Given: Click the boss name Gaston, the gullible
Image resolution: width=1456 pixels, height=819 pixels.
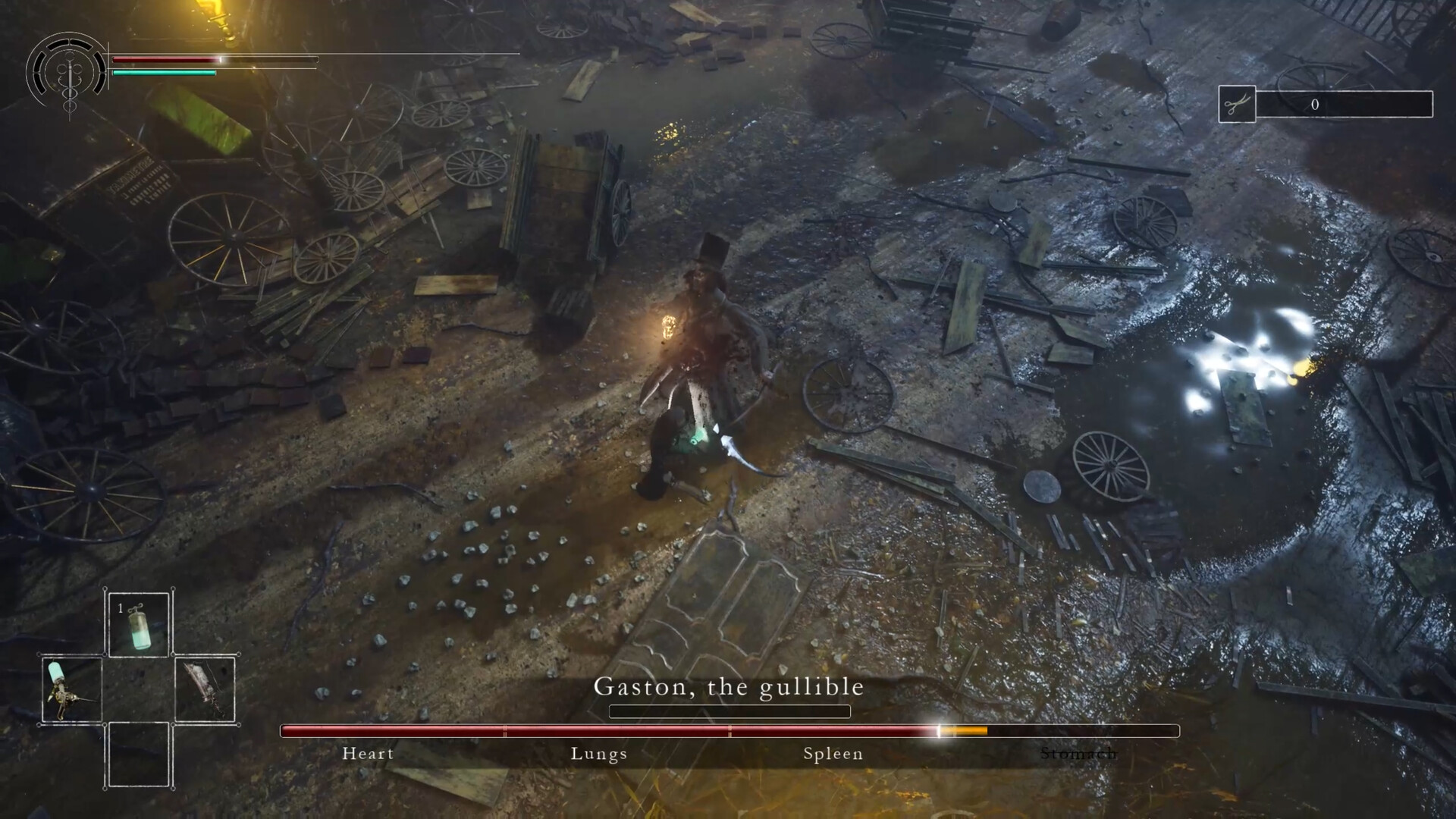Looking at the screenshot, I should pos(730,686).
